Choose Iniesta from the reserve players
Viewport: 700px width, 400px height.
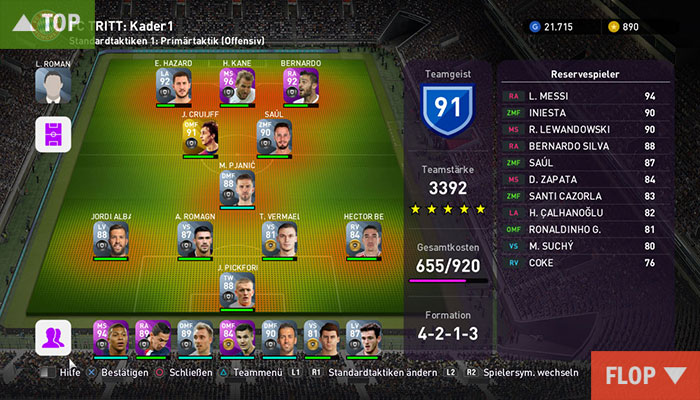pos(585,113)
